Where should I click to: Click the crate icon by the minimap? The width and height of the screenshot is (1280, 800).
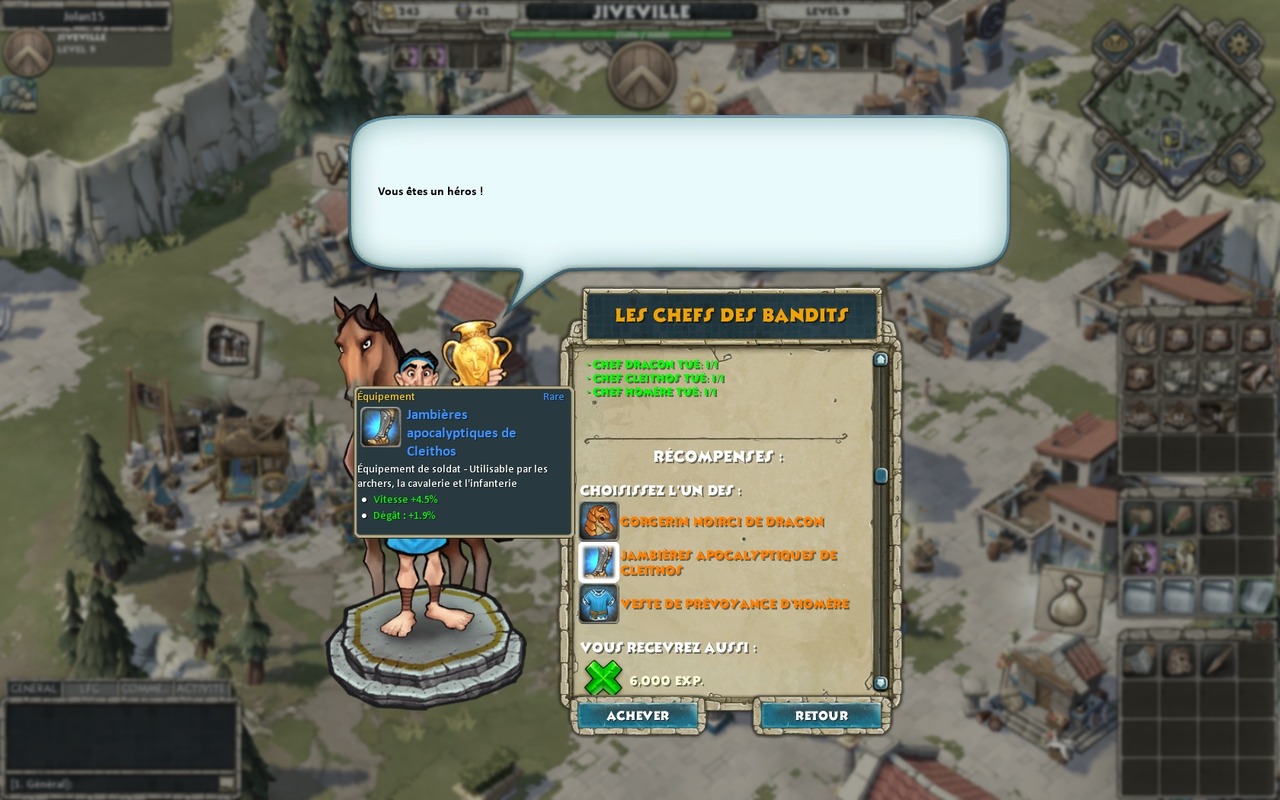(x=1239, y=160)
